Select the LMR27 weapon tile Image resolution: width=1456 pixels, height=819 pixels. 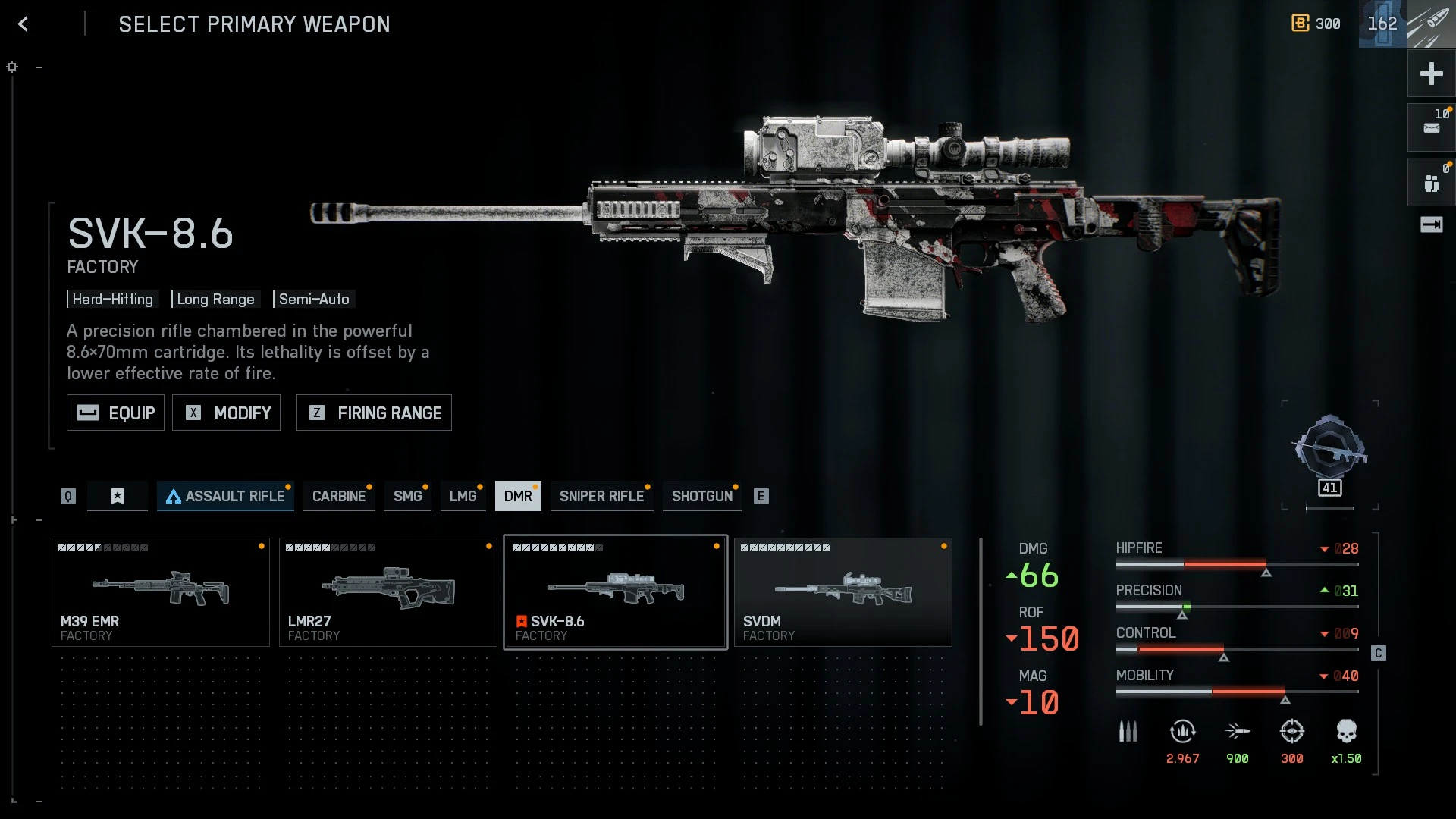point(388,592)
